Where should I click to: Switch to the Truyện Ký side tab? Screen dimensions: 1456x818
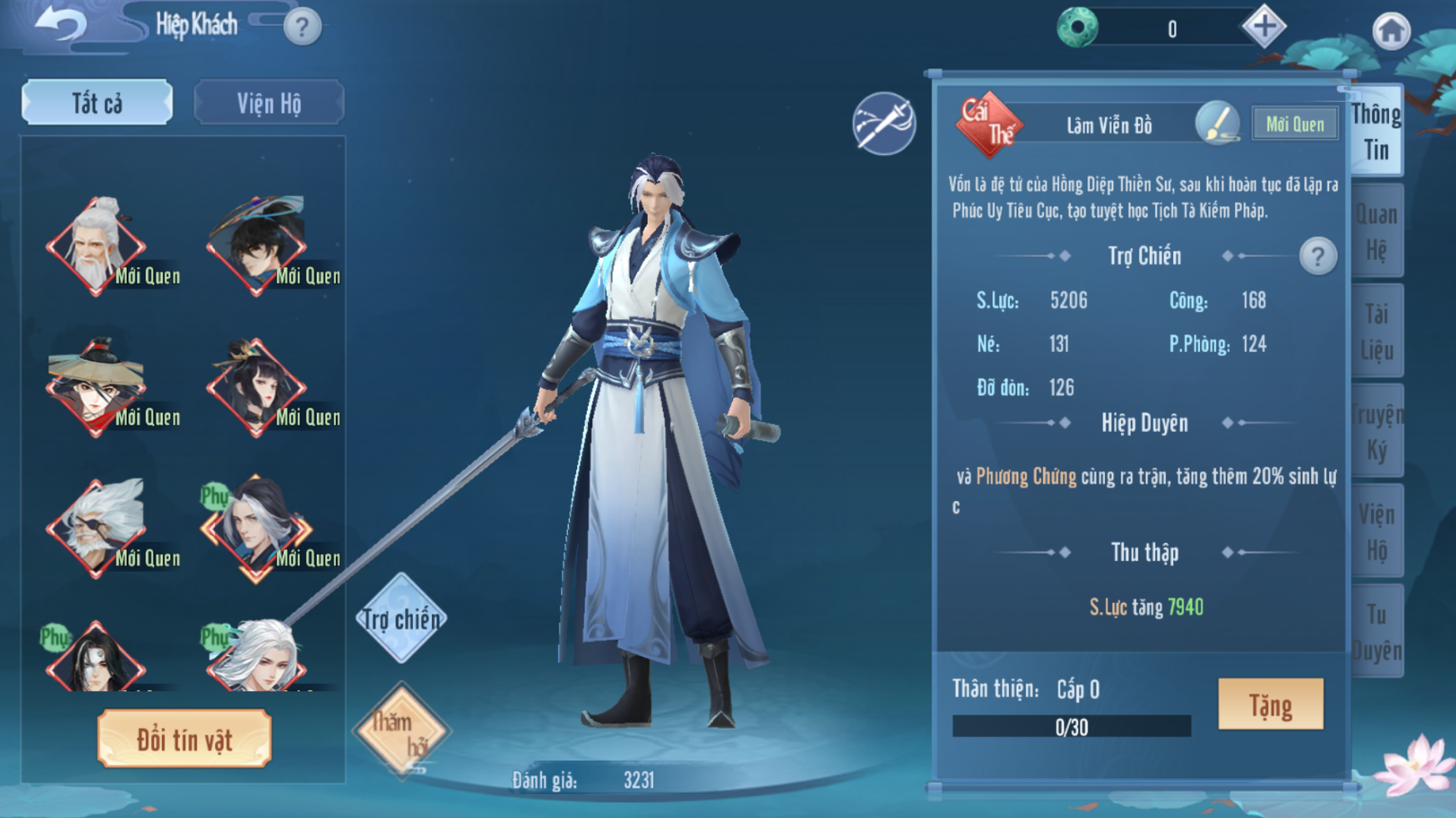pos(1377,432)
